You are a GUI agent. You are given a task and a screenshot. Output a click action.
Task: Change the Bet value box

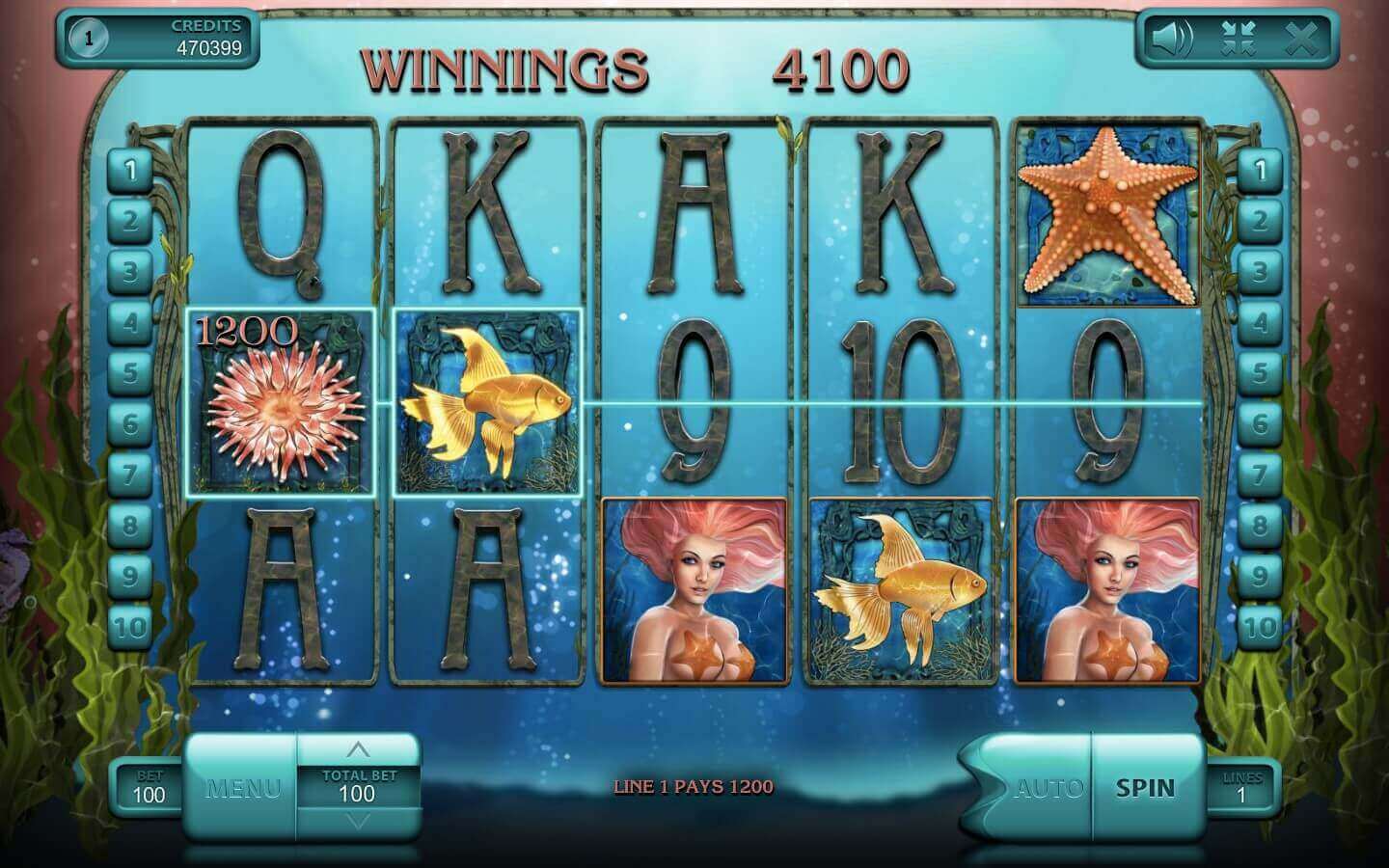click(149, 787)
